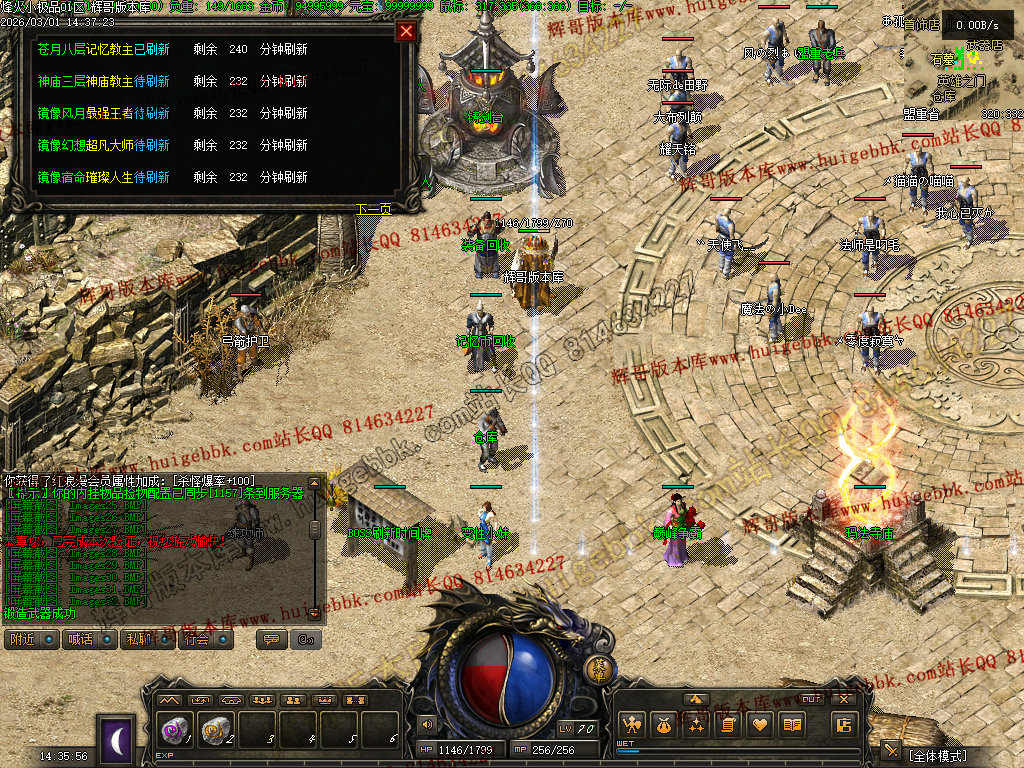Open the shop icon (店)
Screen dimensions: 1024x768
[x=844, y=725]
